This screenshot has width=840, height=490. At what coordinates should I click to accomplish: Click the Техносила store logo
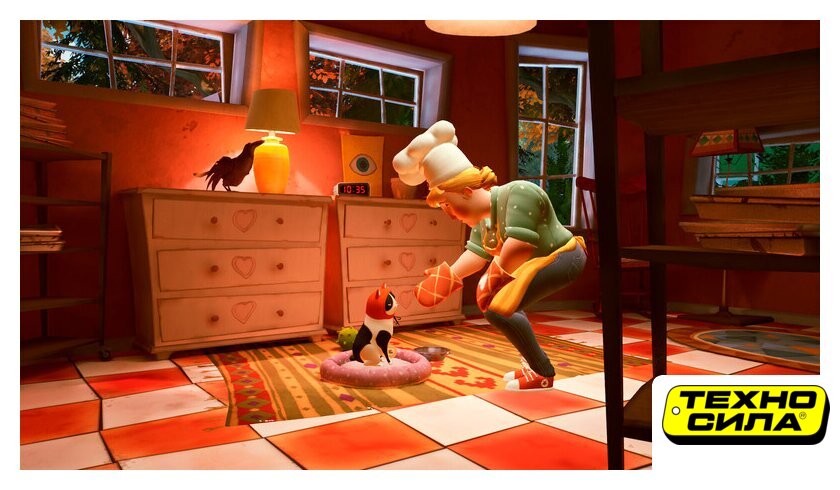pyautogui.click(x=746, y=413)
